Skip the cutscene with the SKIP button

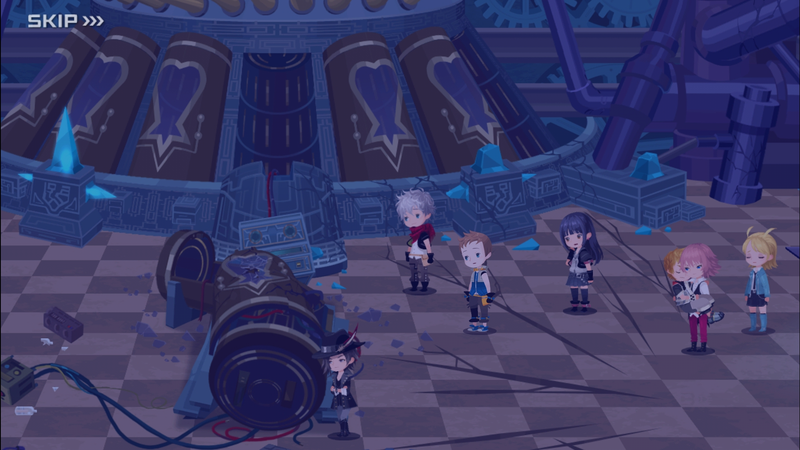pyautogui.click(x=64, y=20)
